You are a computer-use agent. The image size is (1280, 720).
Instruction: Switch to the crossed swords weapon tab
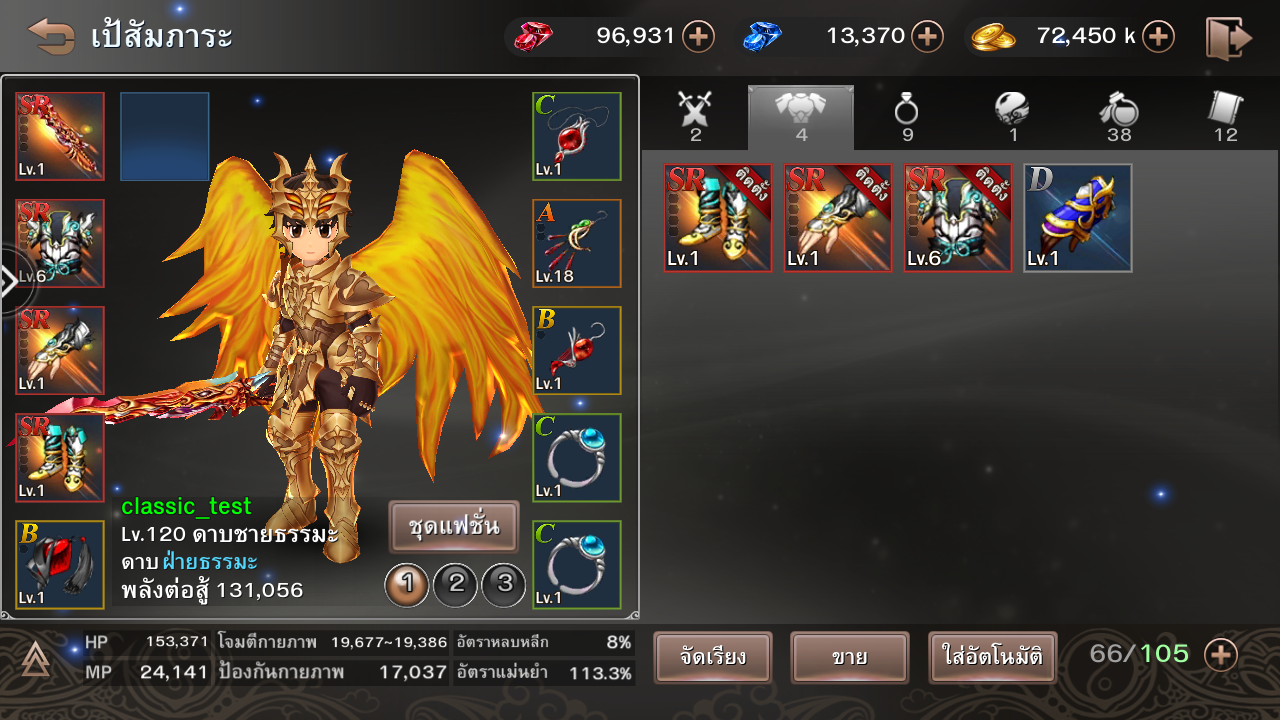(x=695, y=114)
